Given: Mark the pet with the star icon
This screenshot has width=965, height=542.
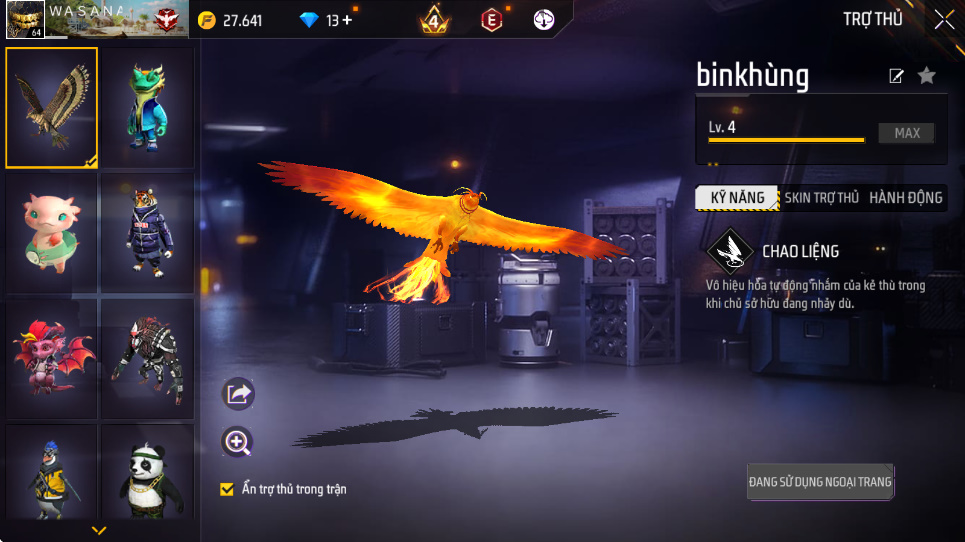Looking at the screenshot, I should click(x=927, y=75).
